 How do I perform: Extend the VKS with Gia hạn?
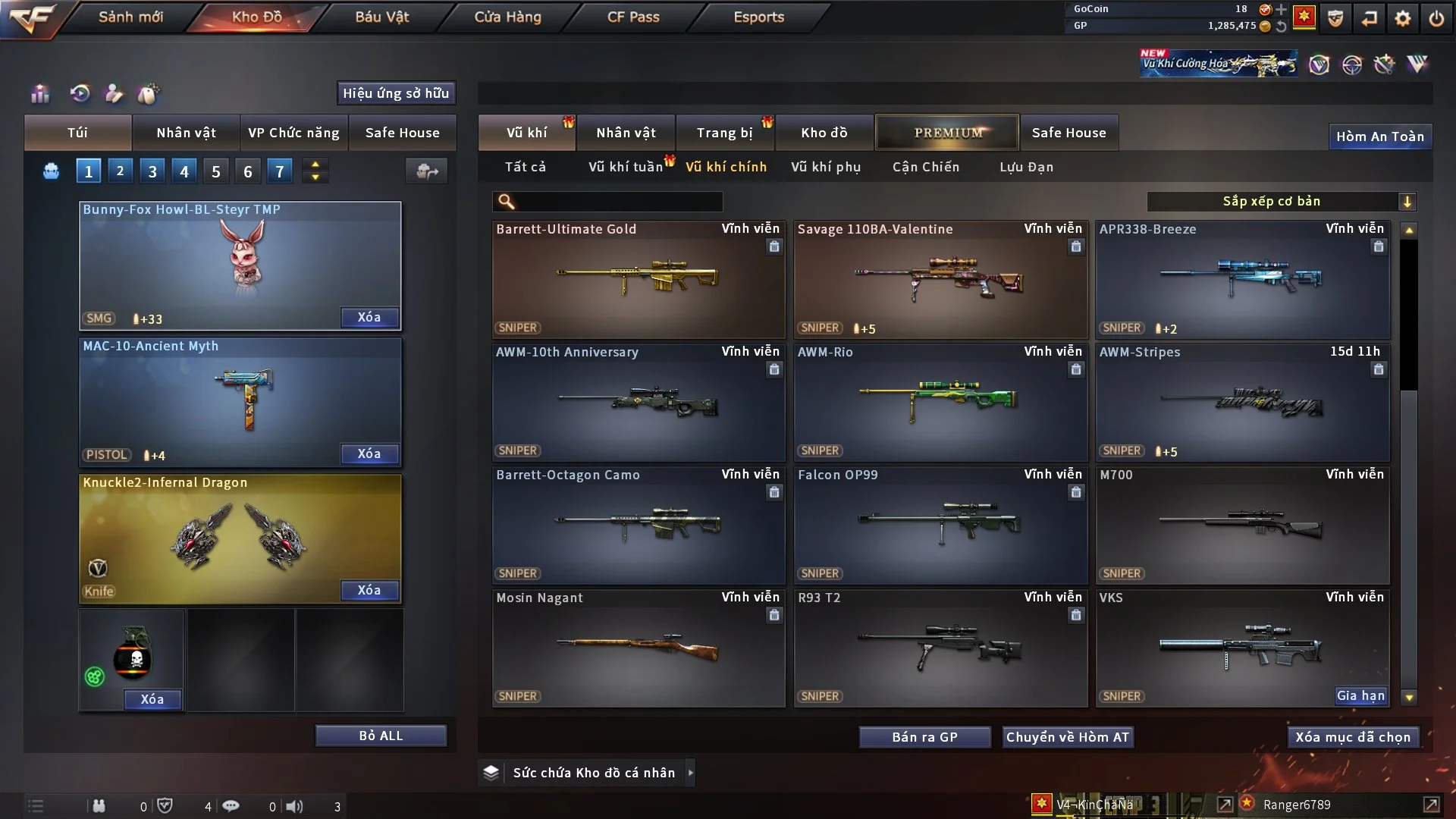coord(1360,696)
